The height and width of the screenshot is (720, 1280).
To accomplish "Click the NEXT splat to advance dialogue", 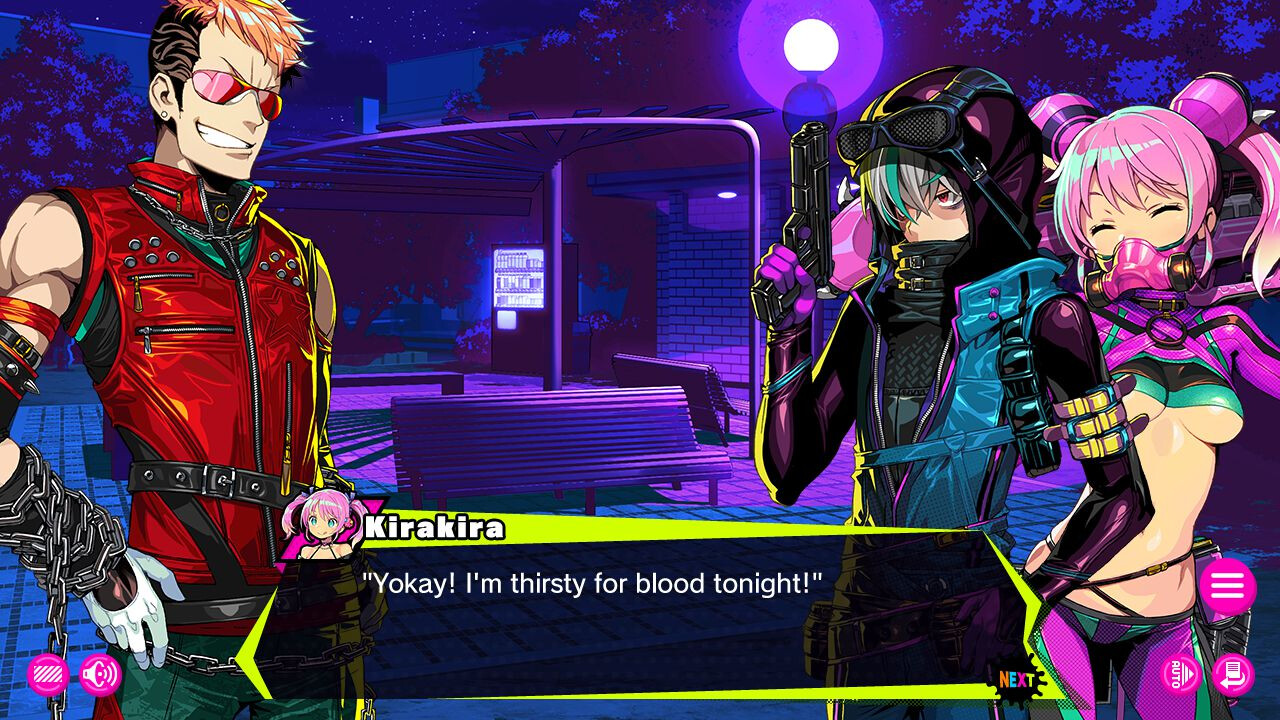I will click(1018, 681).
